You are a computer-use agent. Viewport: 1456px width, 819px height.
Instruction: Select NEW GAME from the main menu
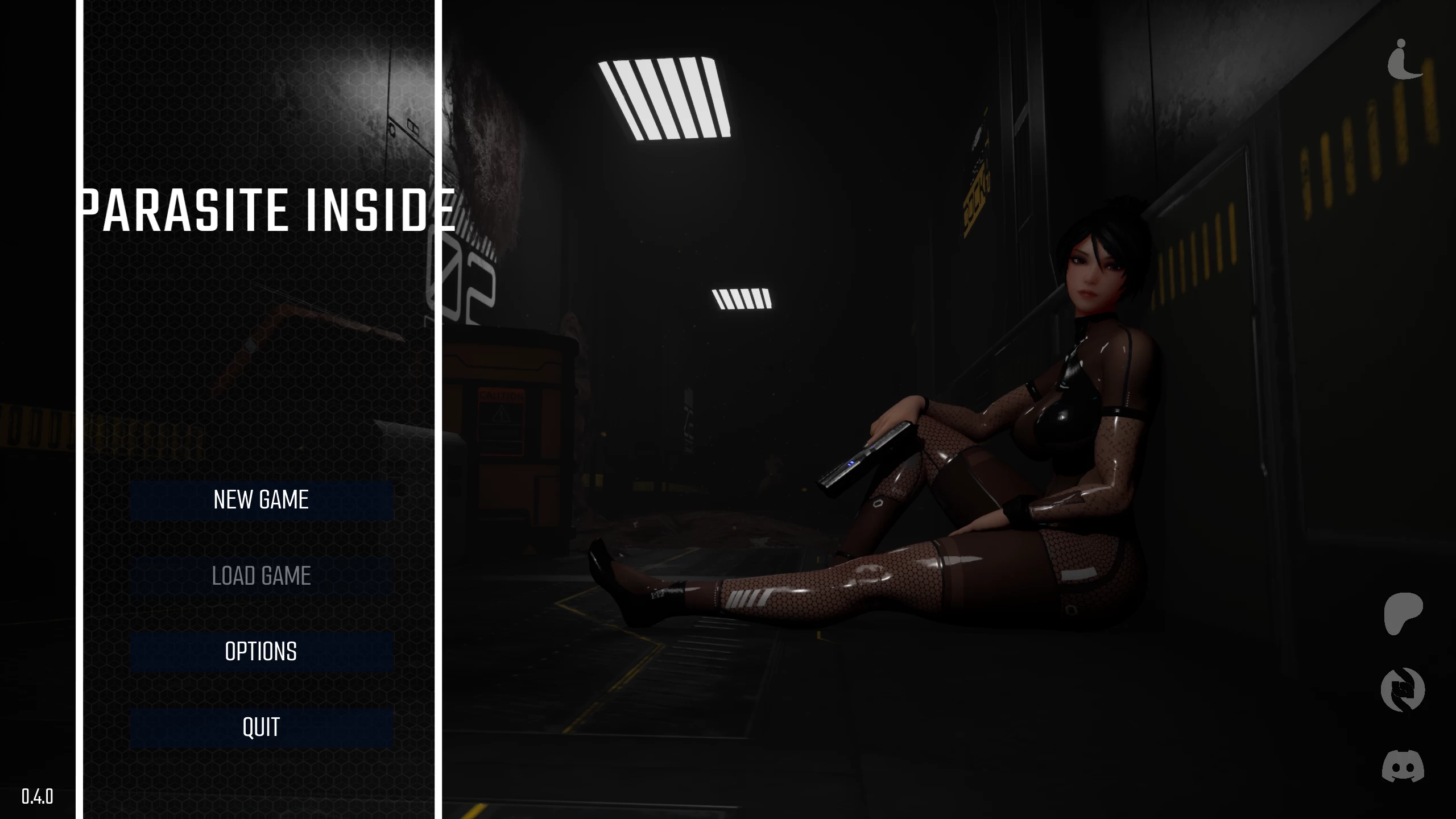[x=260, y=500]
